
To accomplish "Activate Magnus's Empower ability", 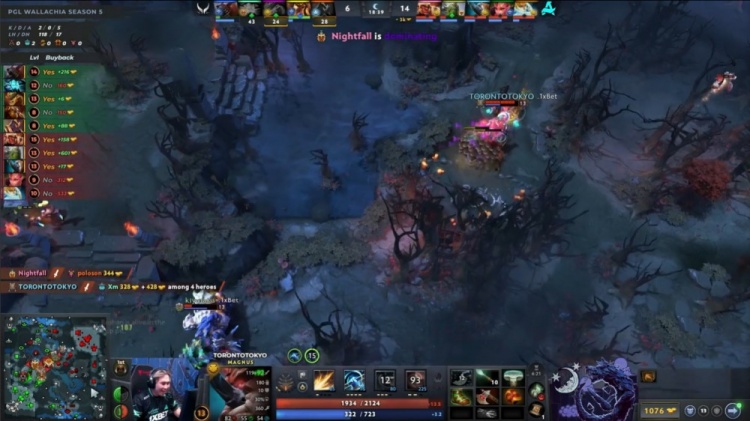I will (x=354, y=380).
